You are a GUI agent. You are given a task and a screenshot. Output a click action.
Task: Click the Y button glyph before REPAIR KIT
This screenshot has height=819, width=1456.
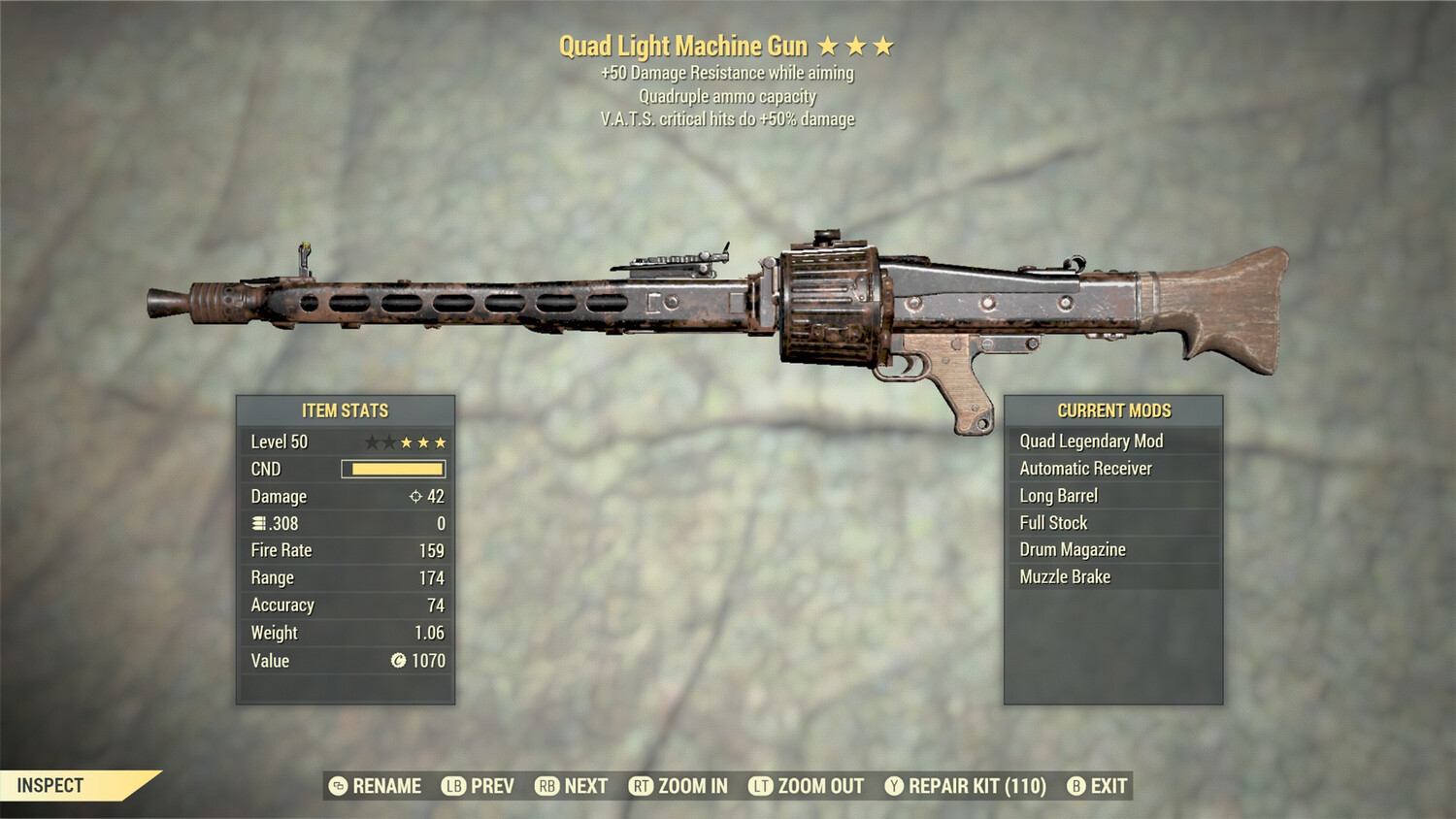click(x=895, y=786)
